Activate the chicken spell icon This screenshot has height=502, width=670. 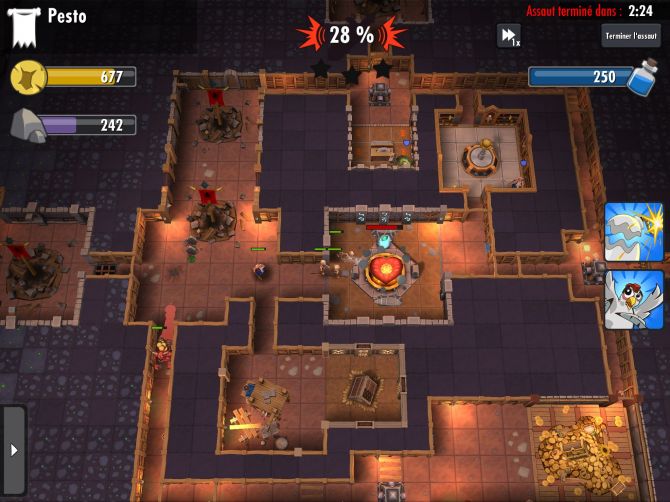(633, 298)
